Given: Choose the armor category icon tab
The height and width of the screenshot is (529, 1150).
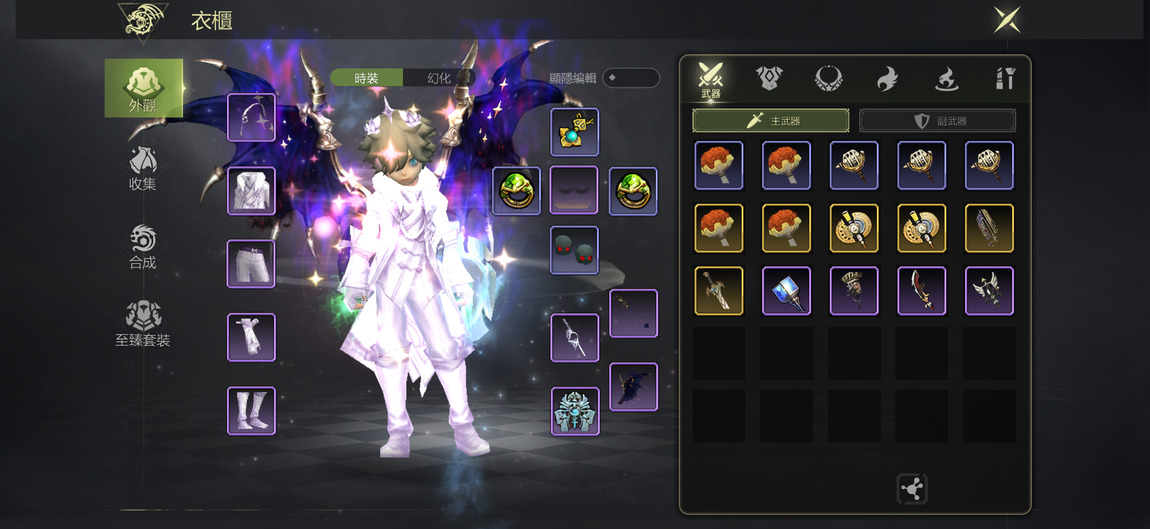Looking at the screenshot, I should [x=769, y=78].
